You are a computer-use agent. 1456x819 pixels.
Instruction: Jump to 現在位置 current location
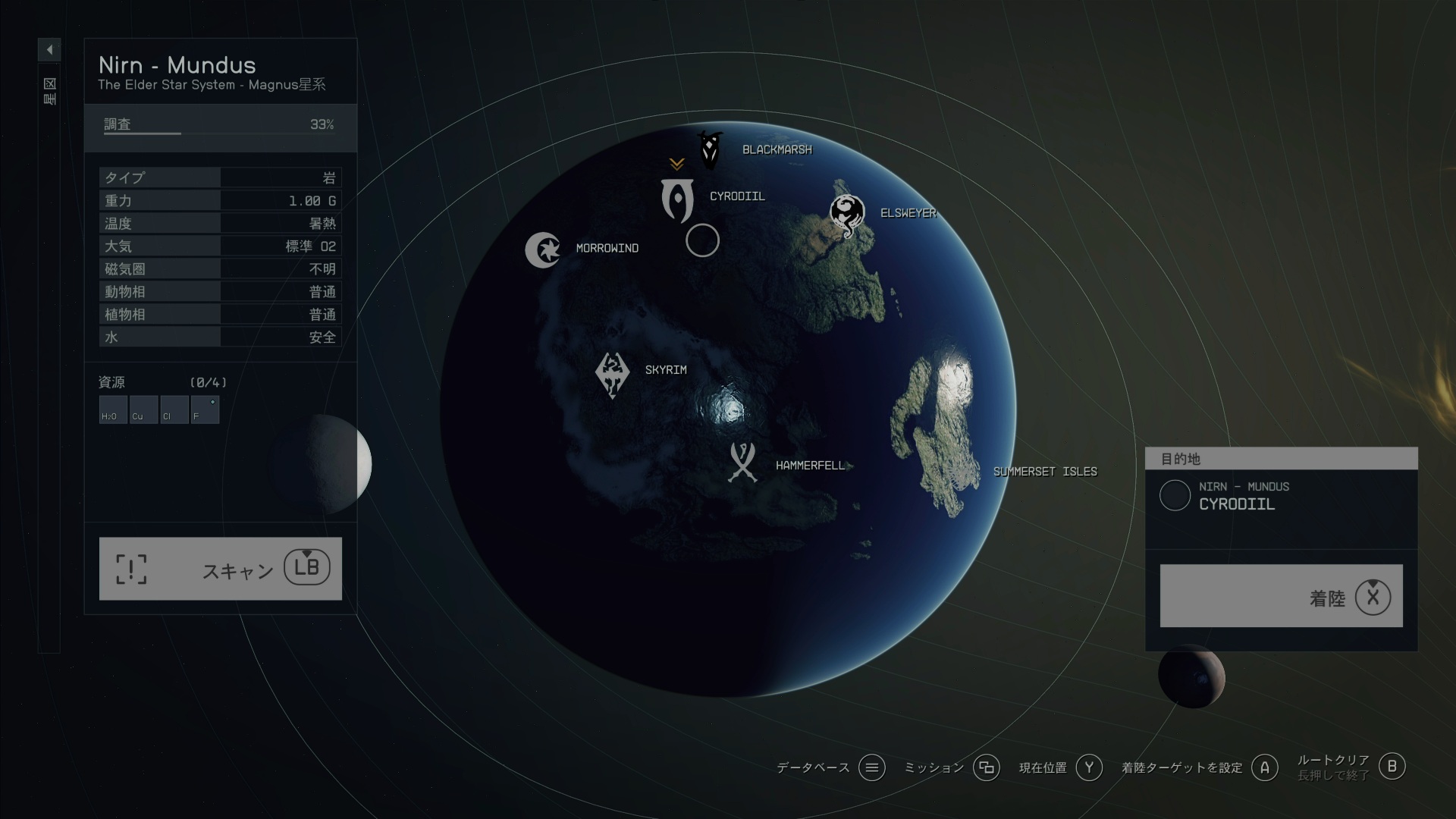click(x=1088, y=768)
